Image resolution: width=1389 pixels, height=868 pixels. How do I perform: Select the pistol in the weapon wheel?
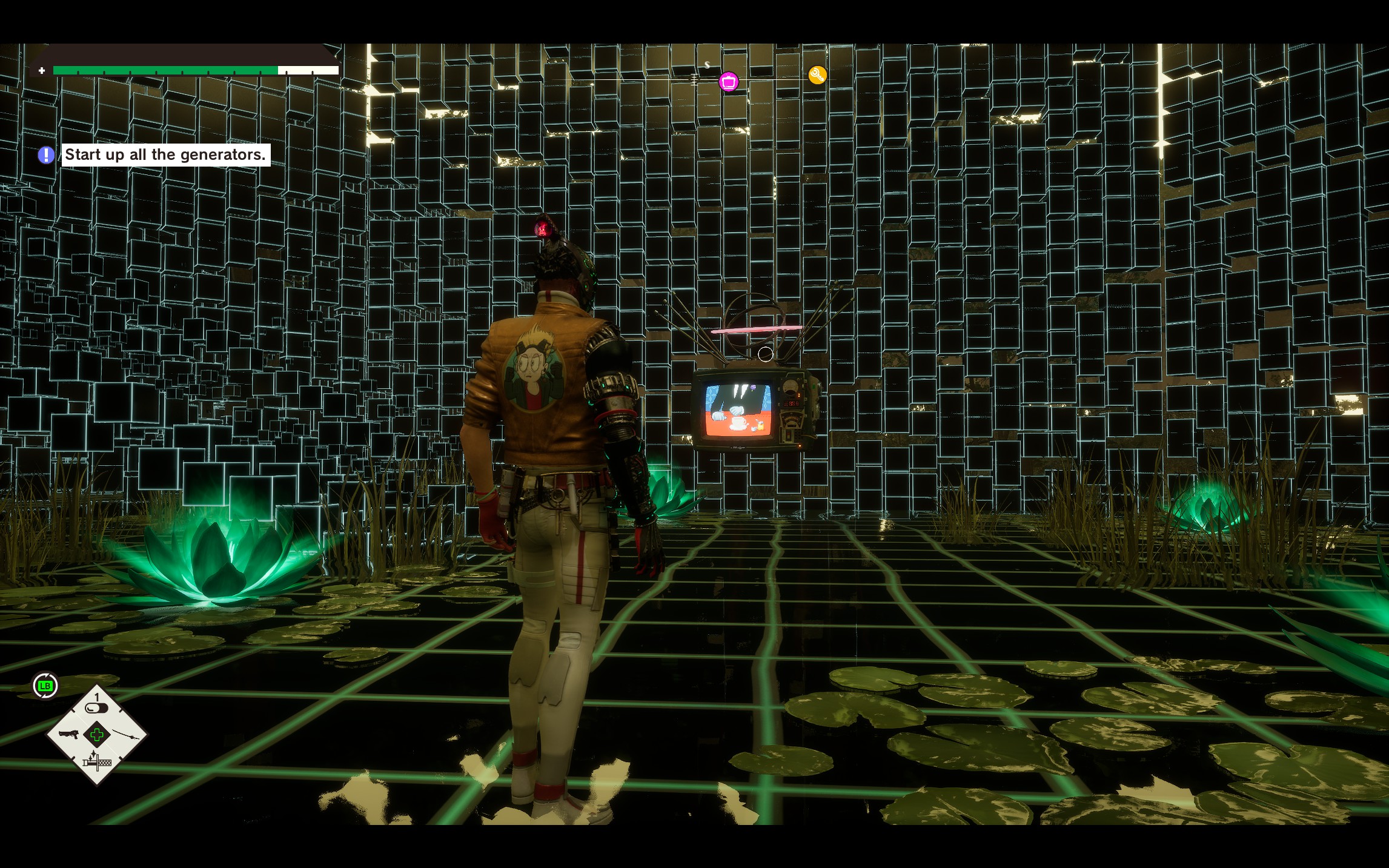(68, 735)
